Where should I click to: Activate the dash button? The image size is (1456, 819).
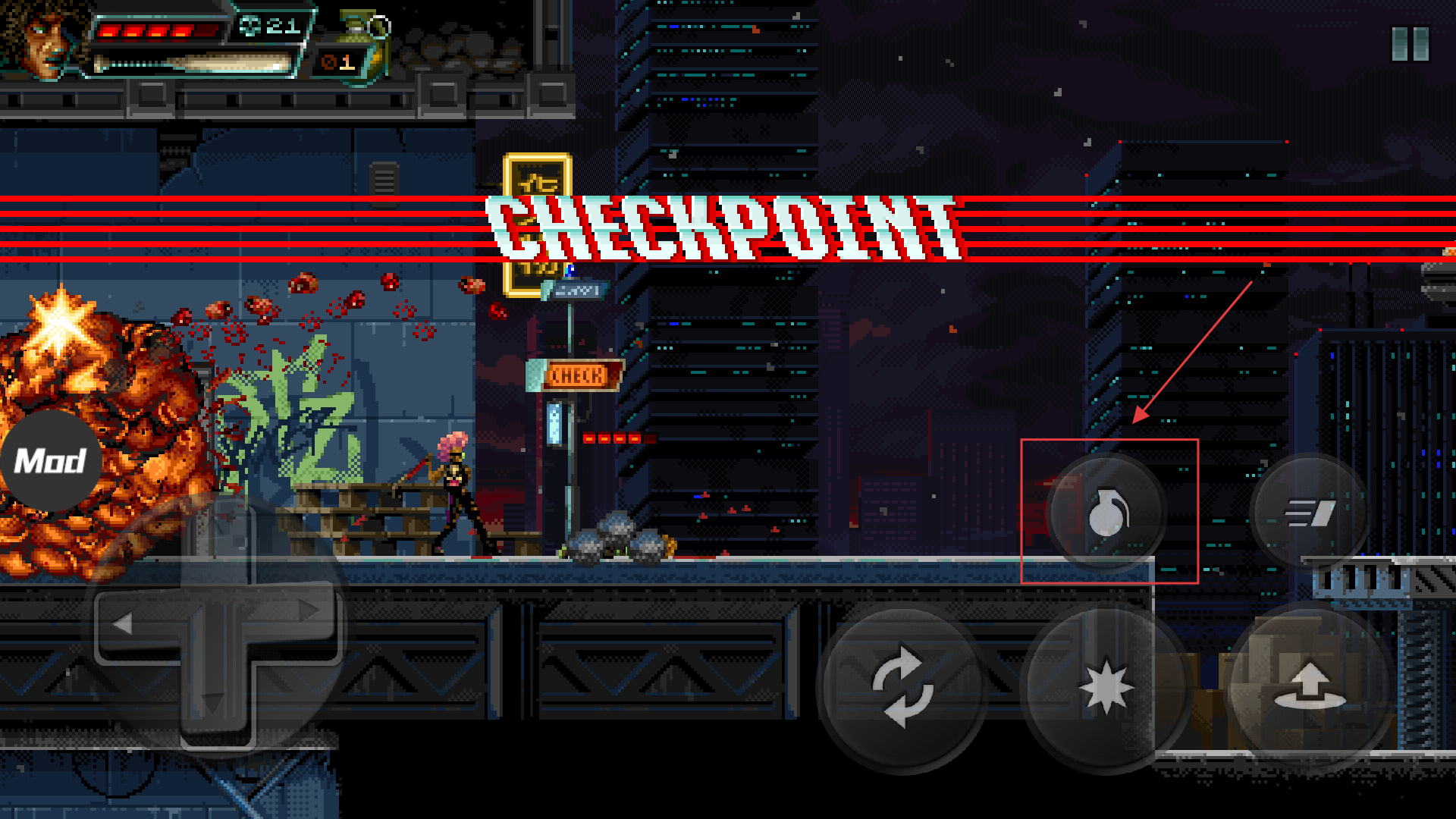click(x=1310, y=513)
